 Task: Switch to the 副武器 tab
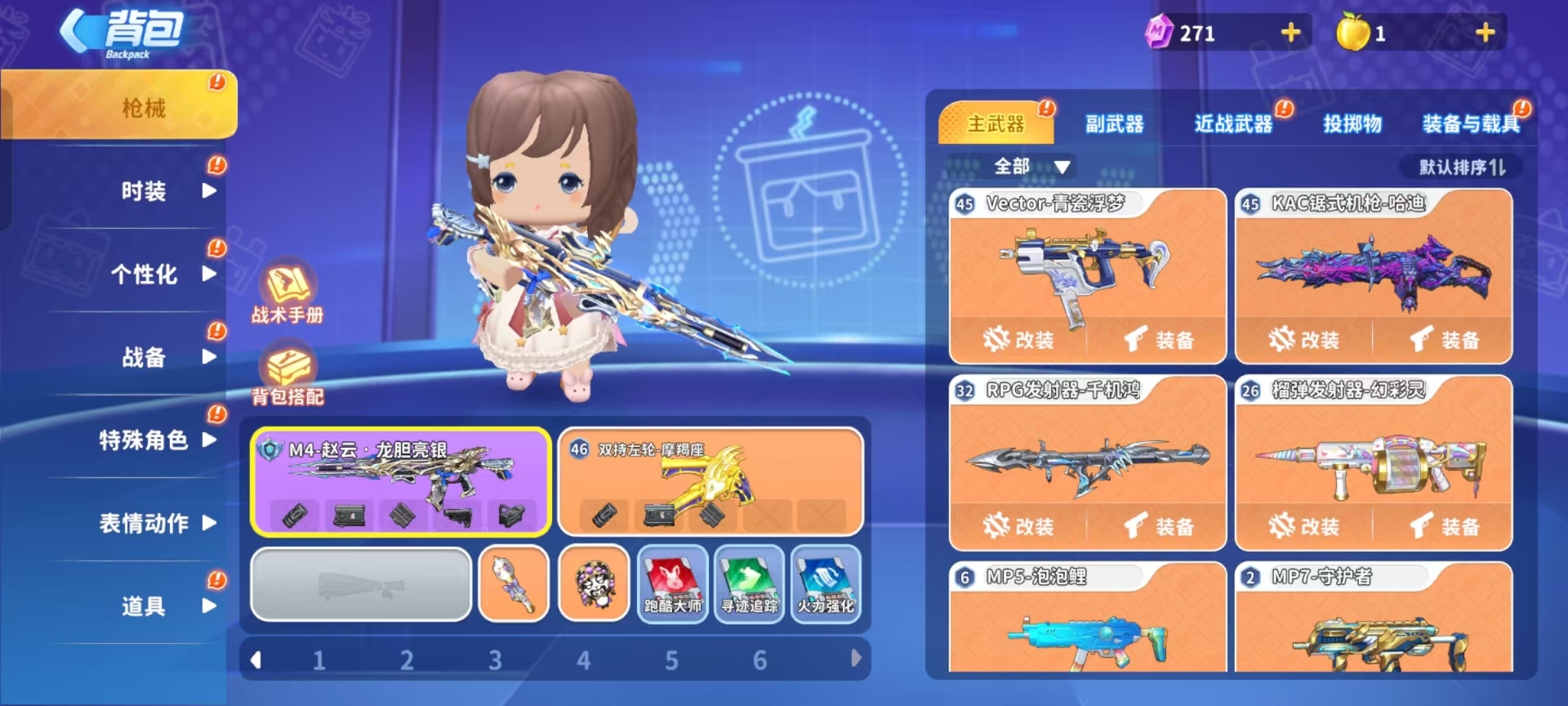click(1114, 124)
